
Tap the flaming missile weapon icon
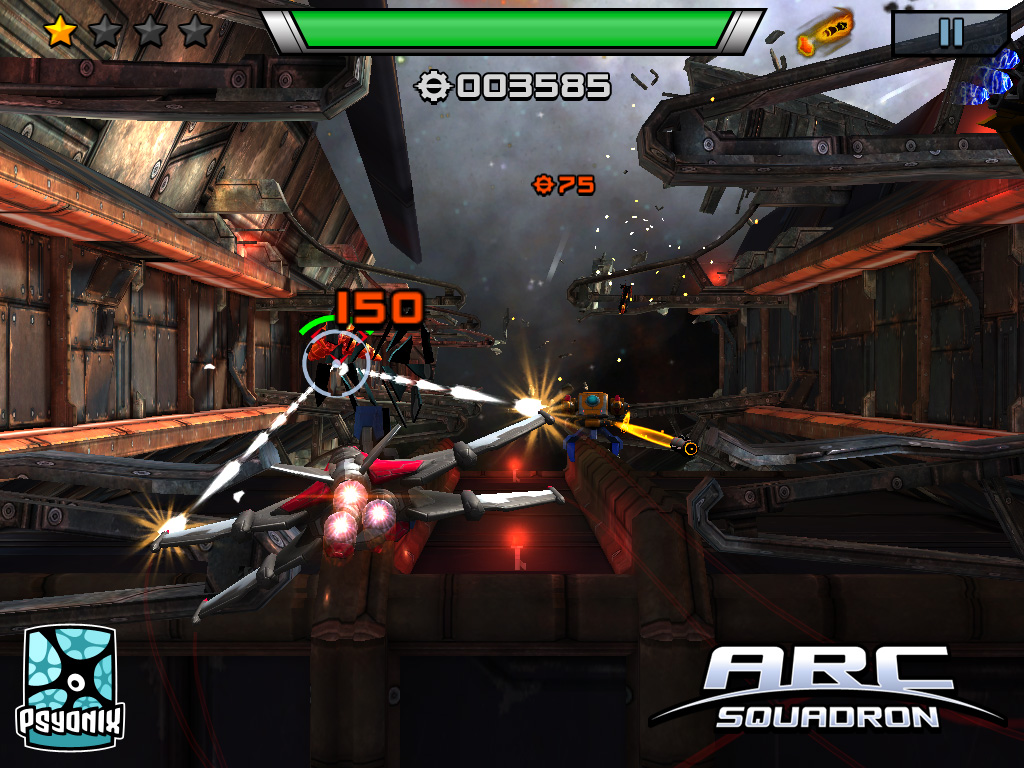point(825,32)
